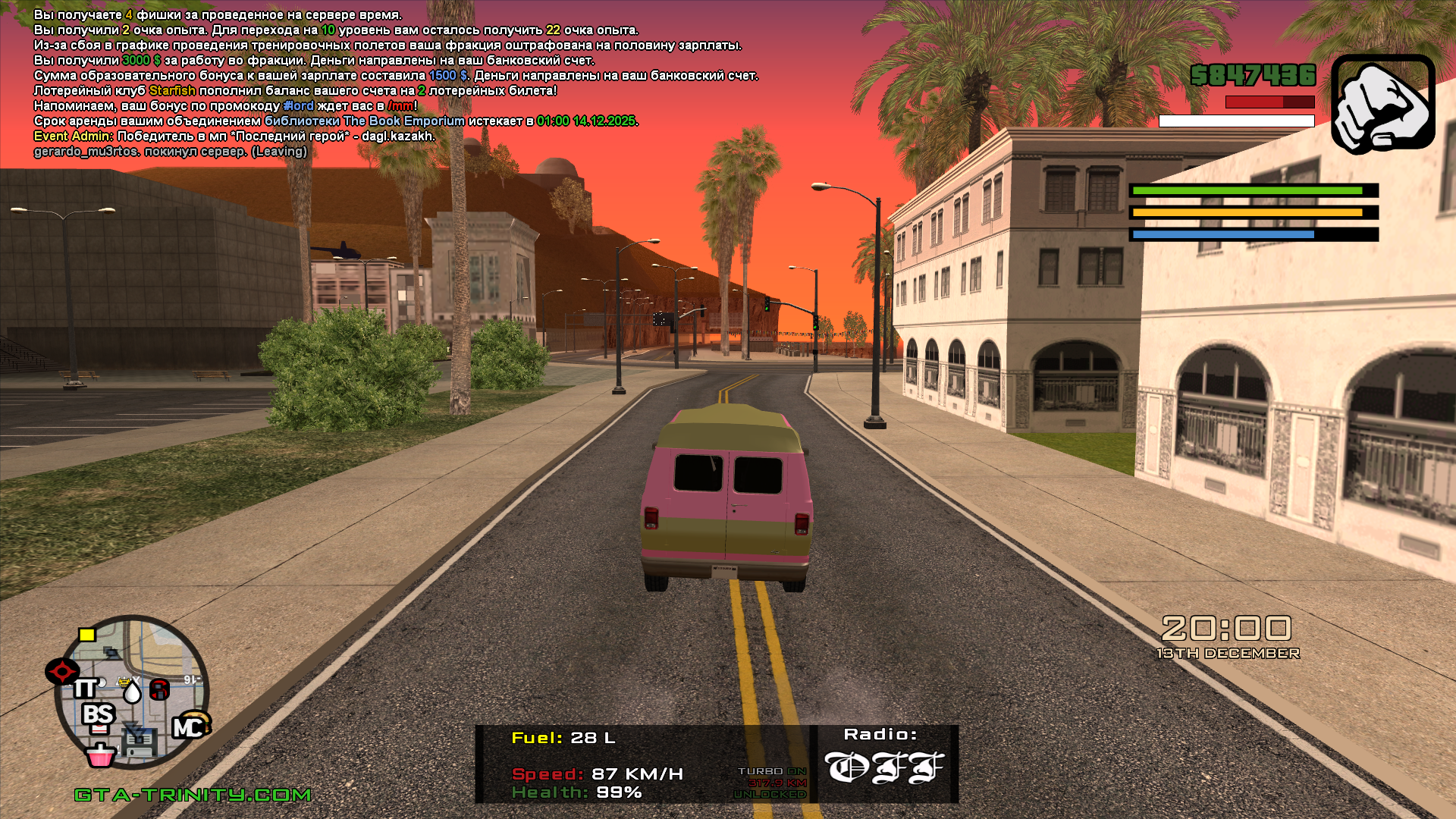Image resolution: width=1456 pixels, height=819 pixels.
Task: Click the TURBO ON indicator
Action: [772, 771]
